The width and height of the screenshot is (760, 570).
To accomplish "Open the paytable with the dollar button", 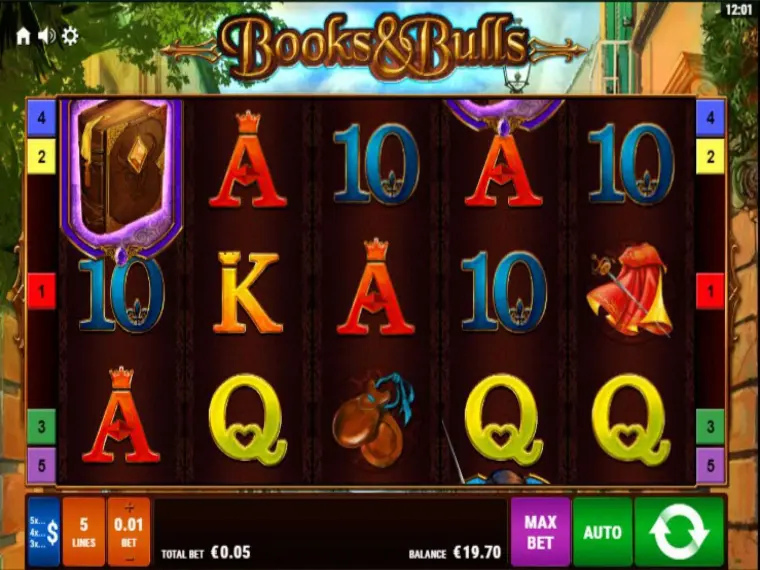I will coord(44,532).
